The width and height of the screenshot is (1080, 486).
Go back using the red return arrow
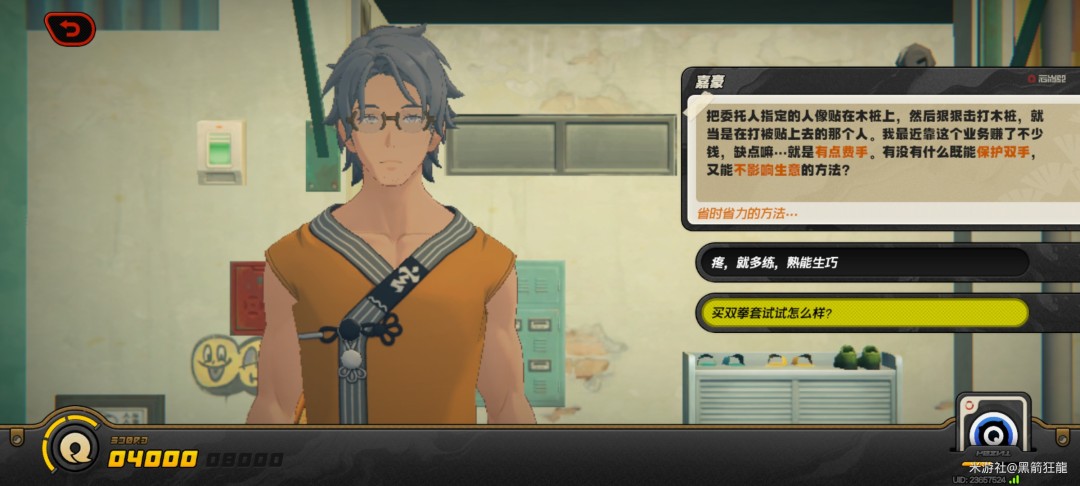(69, 29)
